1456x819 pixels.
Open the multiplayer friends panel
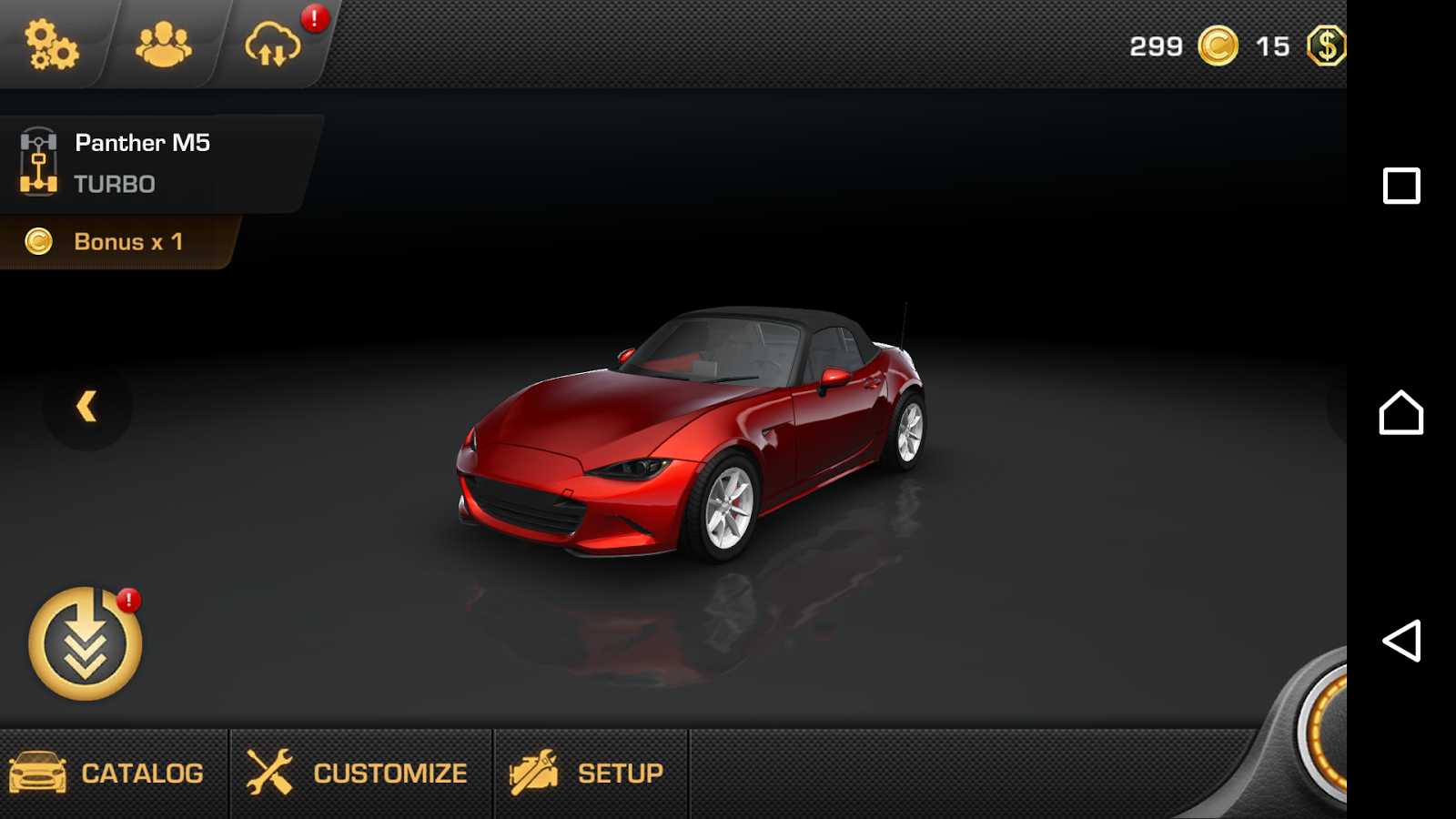pos(164,41)
